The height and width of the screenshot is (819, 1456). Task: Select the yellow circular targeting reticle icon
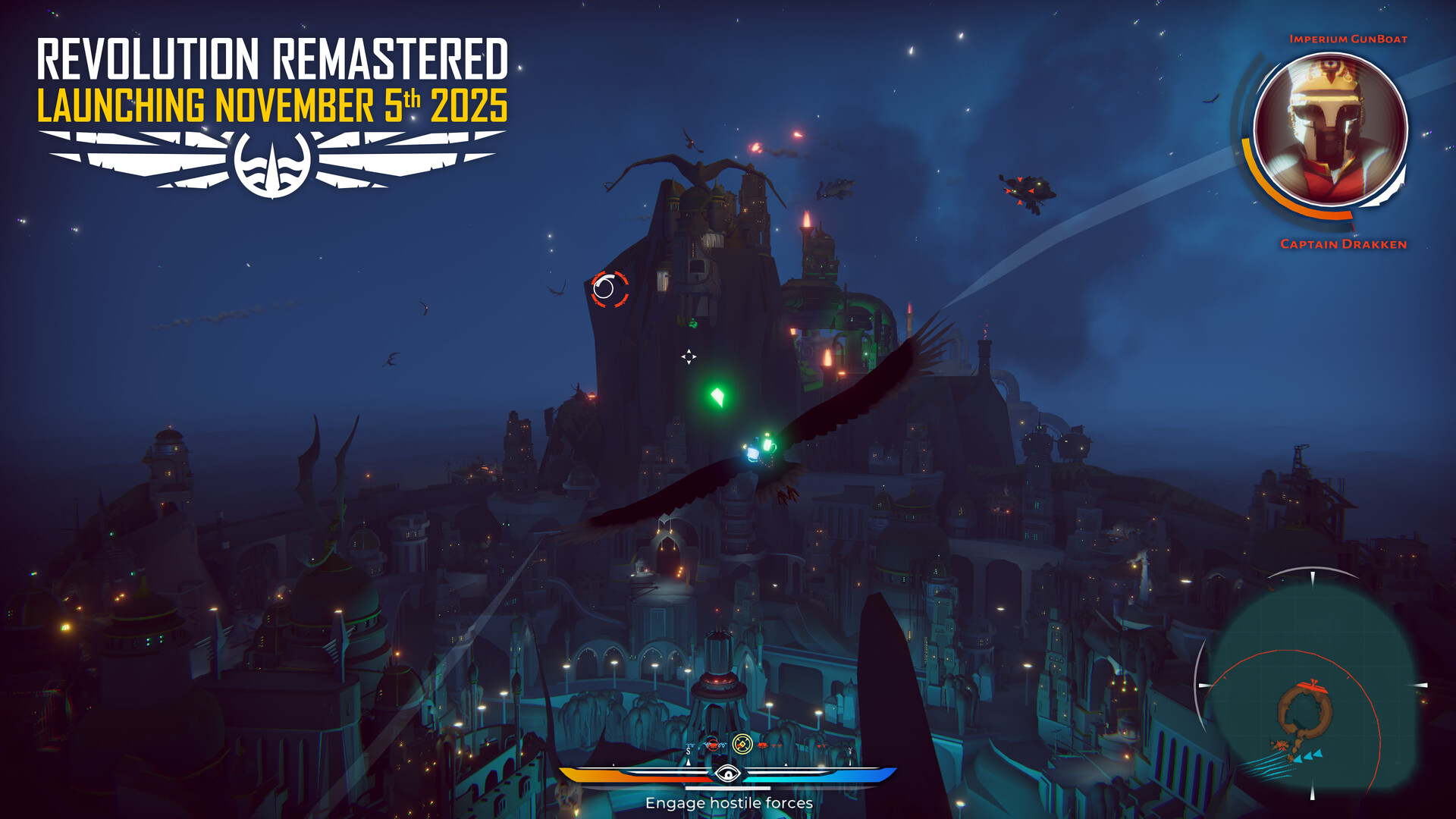point(742,744)
